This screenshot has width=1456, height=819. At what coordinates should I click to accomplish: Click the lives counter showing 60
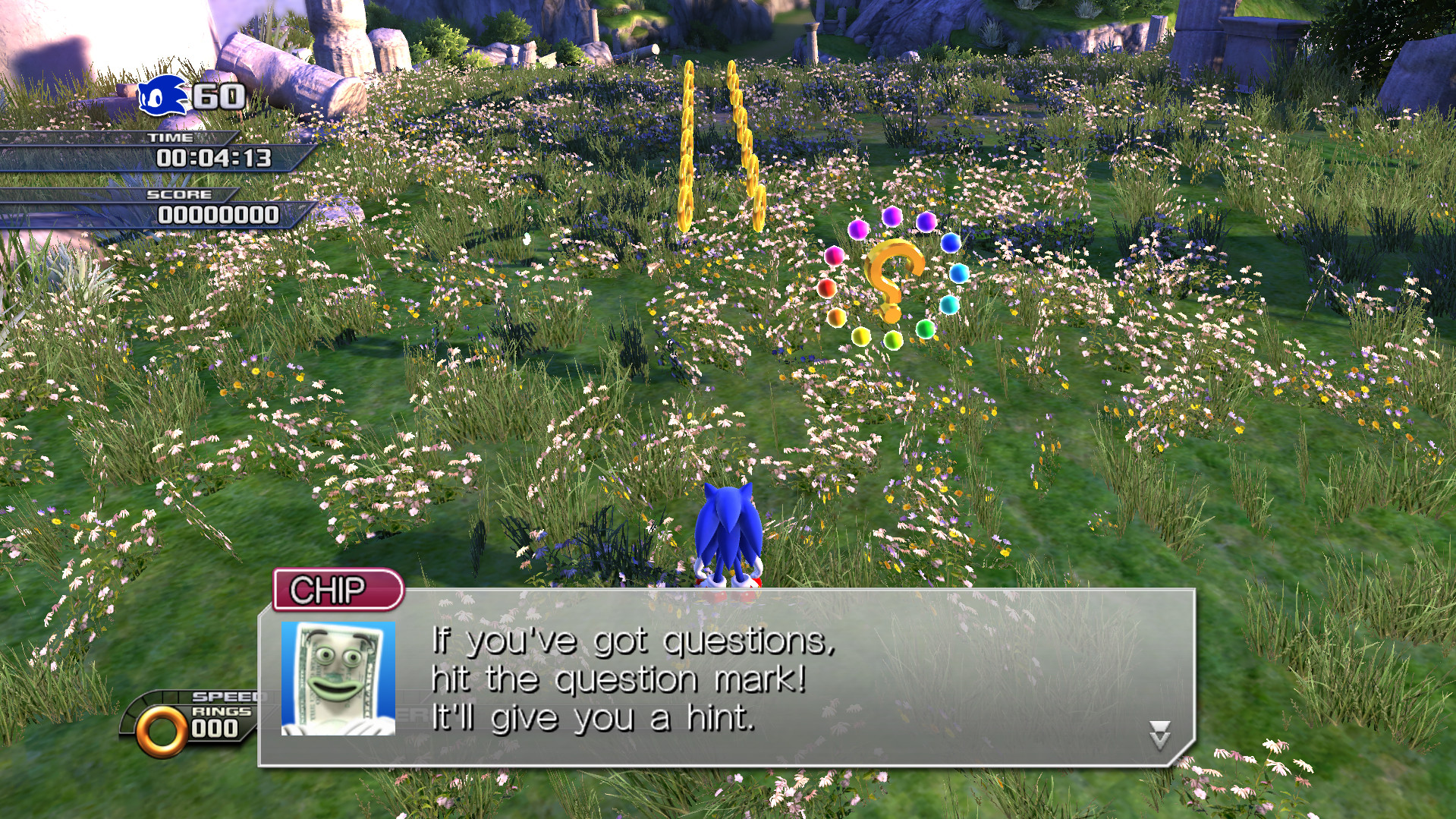point(215,97)
